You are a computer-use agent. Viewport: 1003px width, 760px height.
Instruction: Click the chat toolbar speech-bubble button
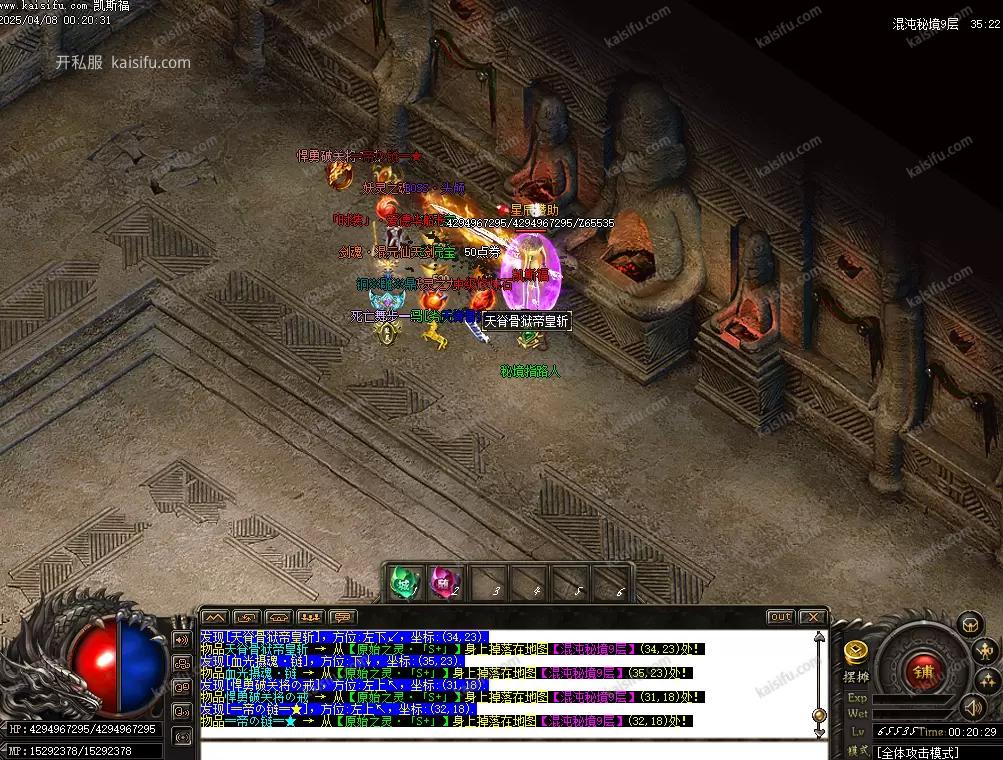coord(343,617)
